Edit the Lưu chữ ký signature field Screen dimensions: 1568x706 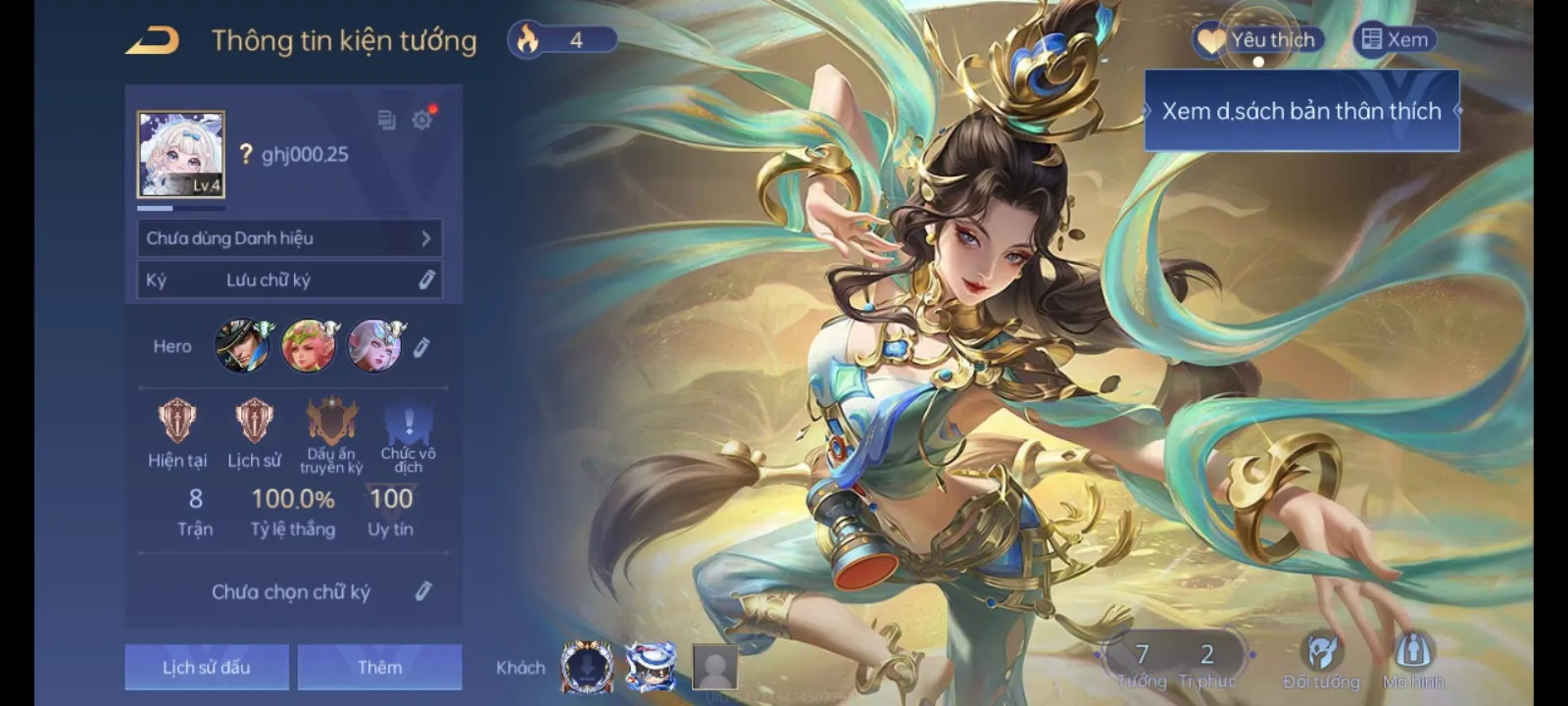(426, 280)
